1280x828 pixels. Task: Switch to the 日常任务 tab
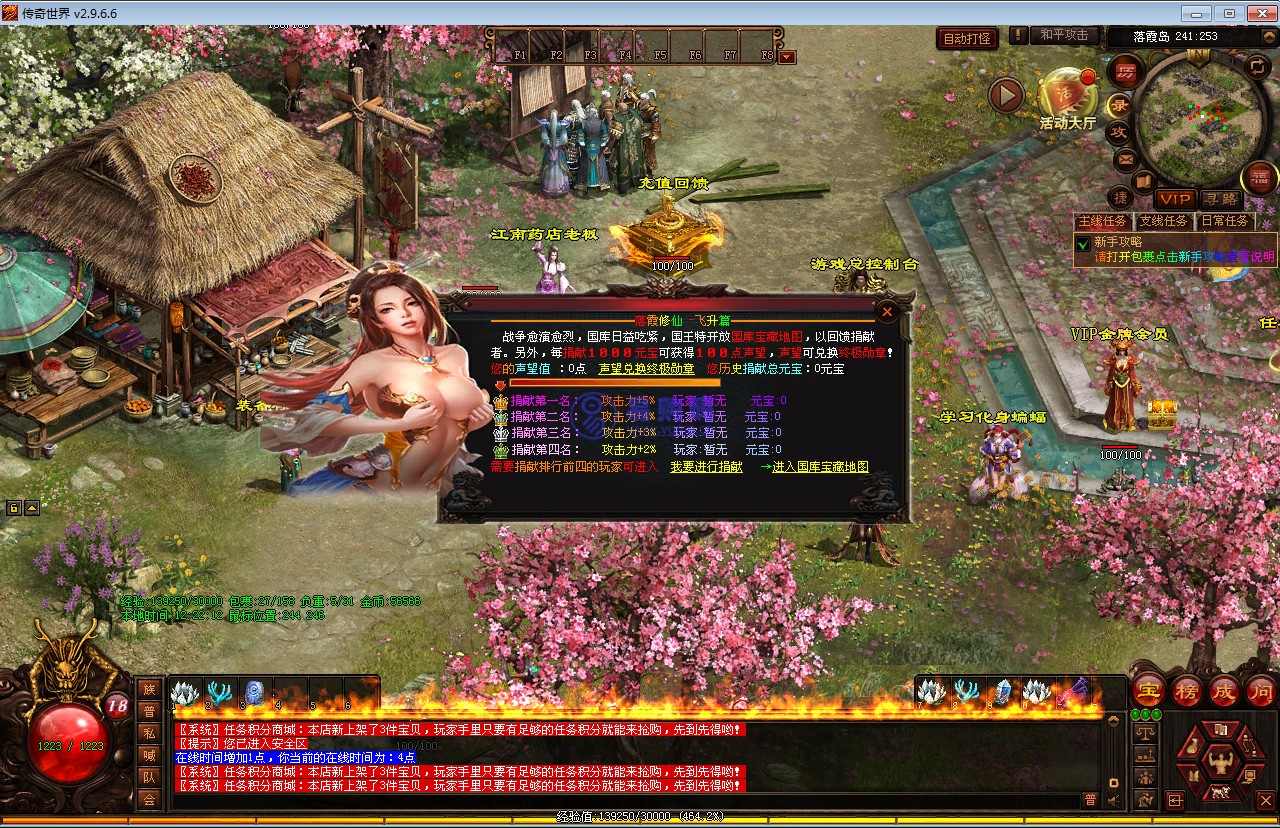pos(1224,221)
